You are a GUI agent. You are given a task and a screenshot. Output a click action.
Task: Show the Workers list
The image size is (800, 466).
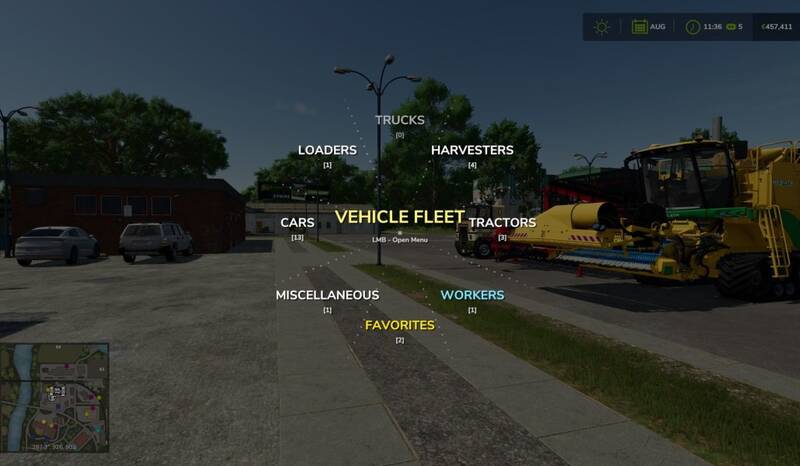472,295
